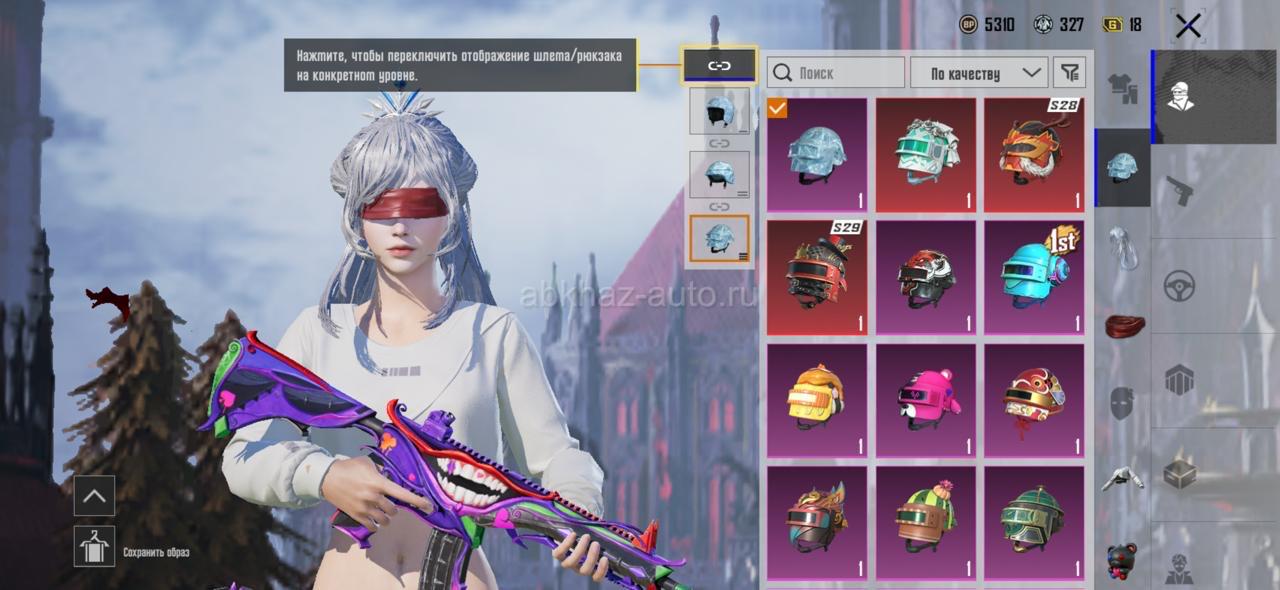Choose the S28 red dragon helmet
Viewport: 1280px width, 590px height.
coord(1034,155)
